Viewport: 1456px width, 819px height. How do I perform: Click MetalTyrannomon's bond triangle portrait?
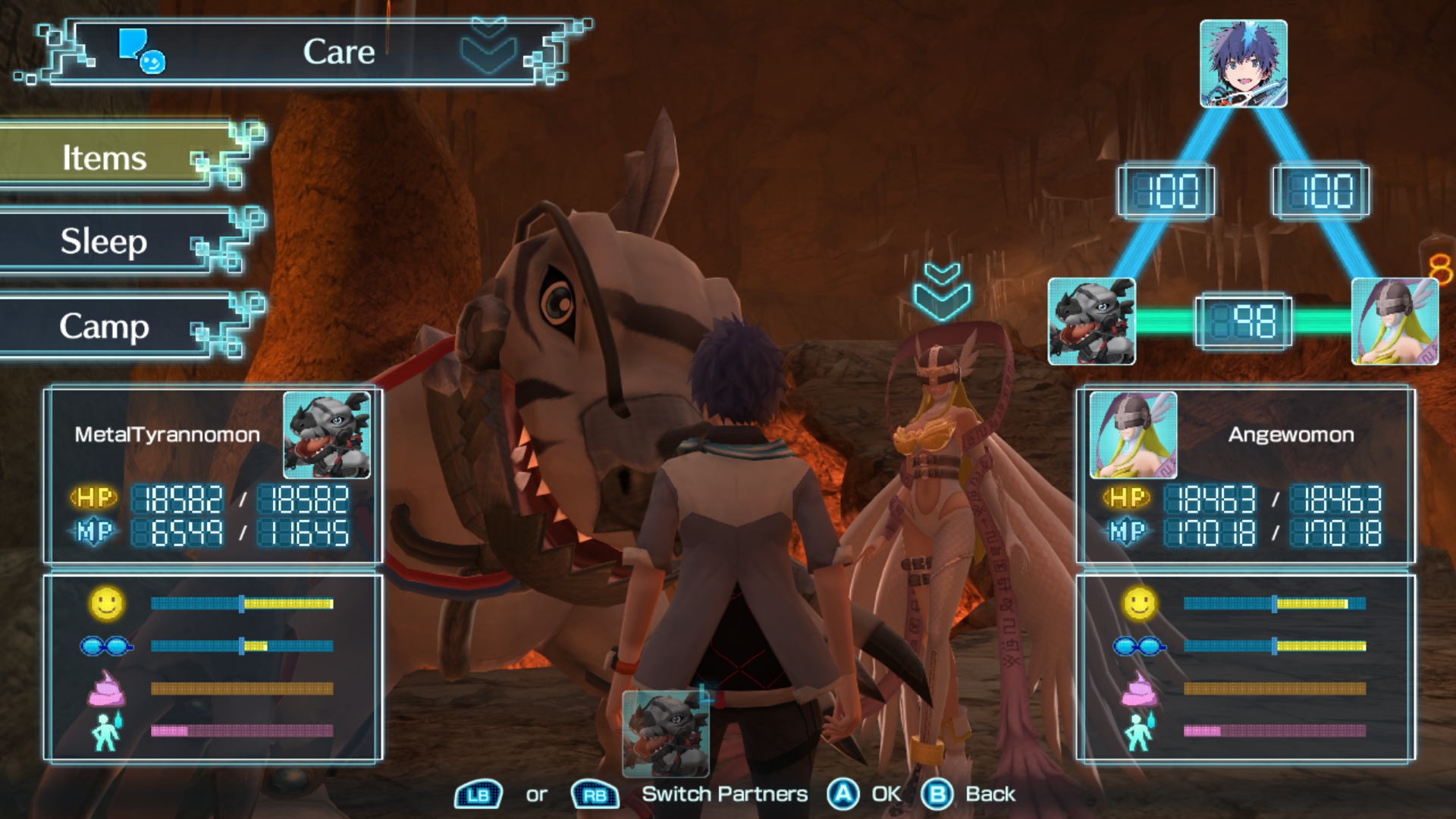pyautogui.click(x=1091, y=321)
